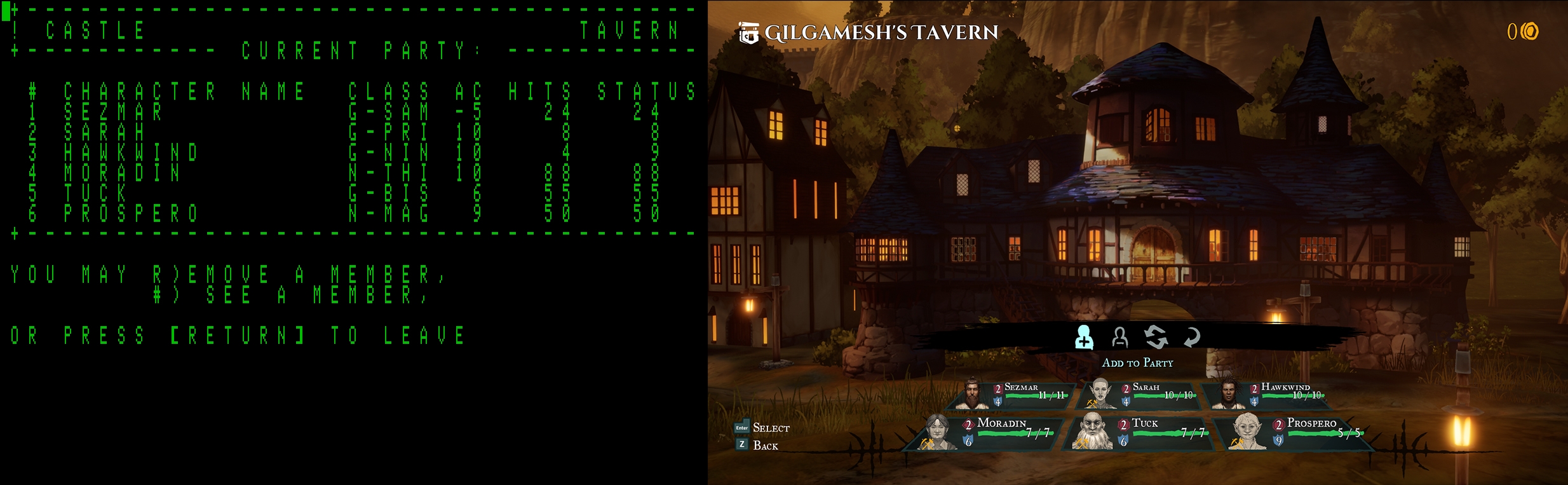Activate the two-arrow swap/reorder icon
Image resolution: width=1568 pixels, height=485 pixels.
point(1156,338)
